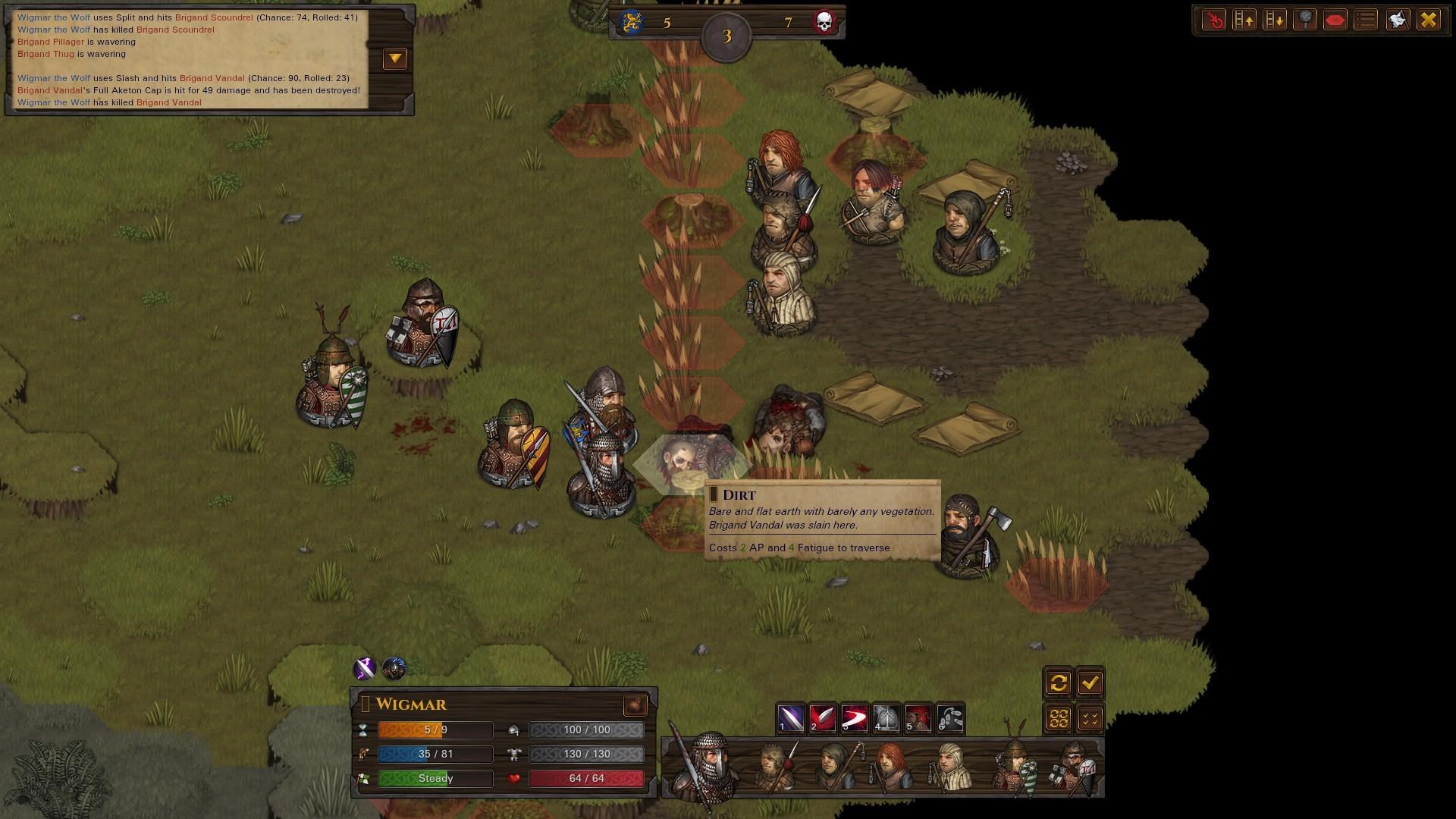The height and width of the screenshot is (819, 1456).
Task: Activate skill 4, the grey armor ability
Action: click(886, 717)
